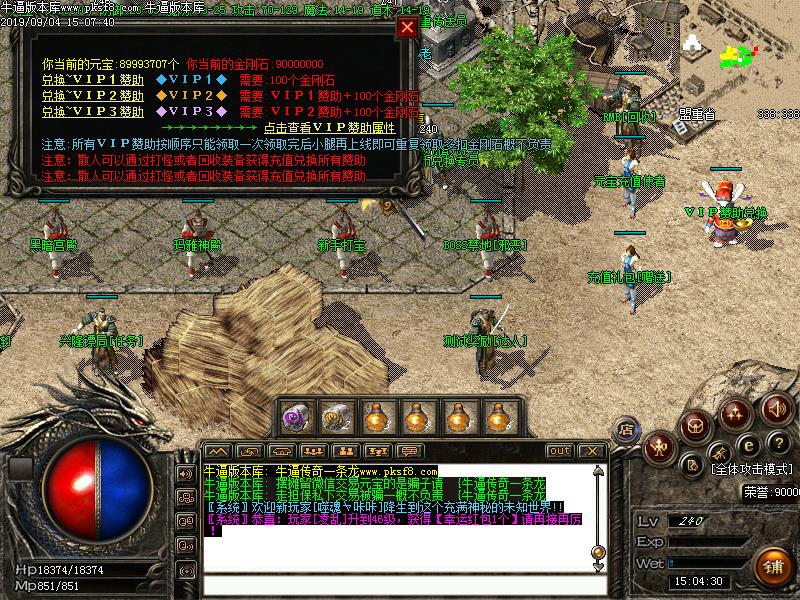The width and height of the screenshot is (800, 600).
Task: Open the bag with the chest icon
Action: tap(694, 426)
